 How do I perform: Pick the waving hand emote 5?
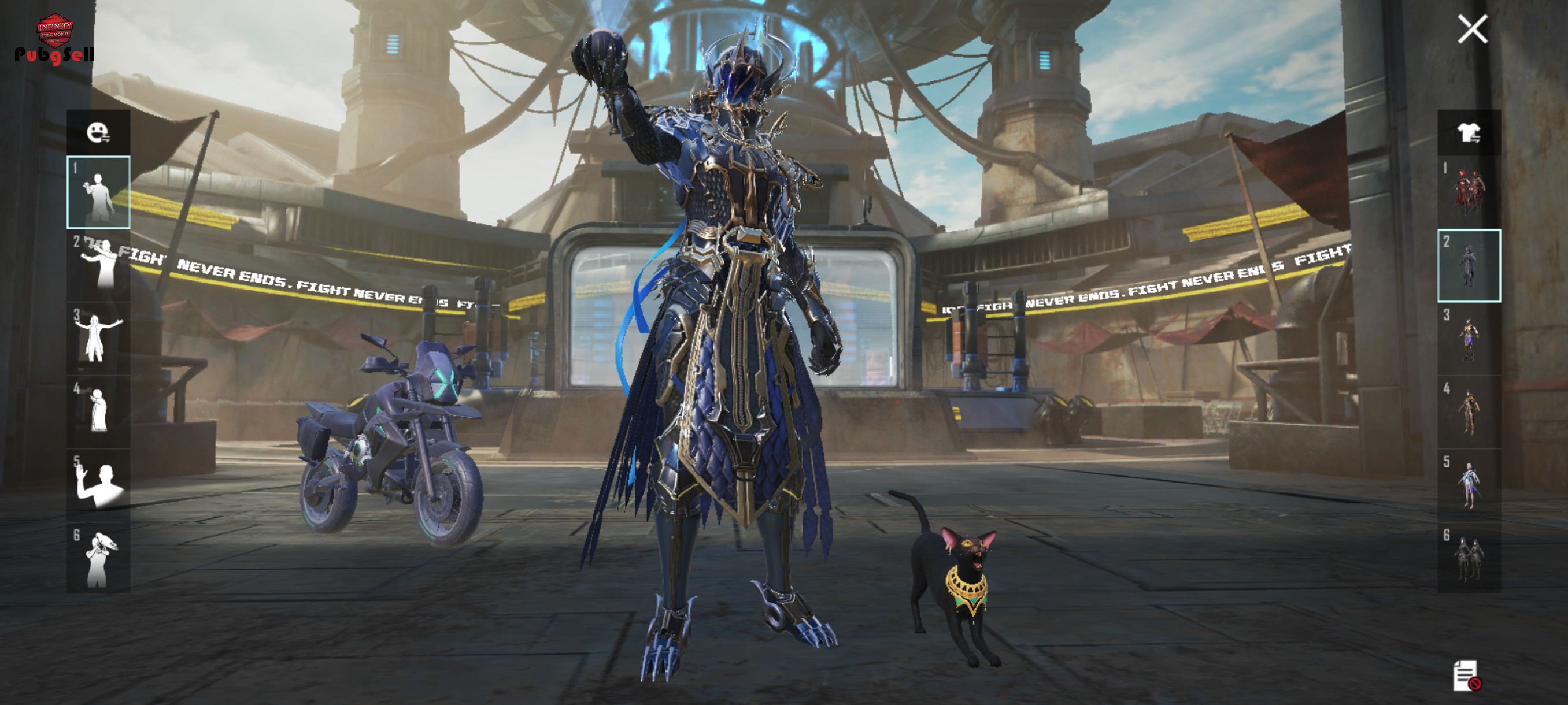(x=98, y=485)
